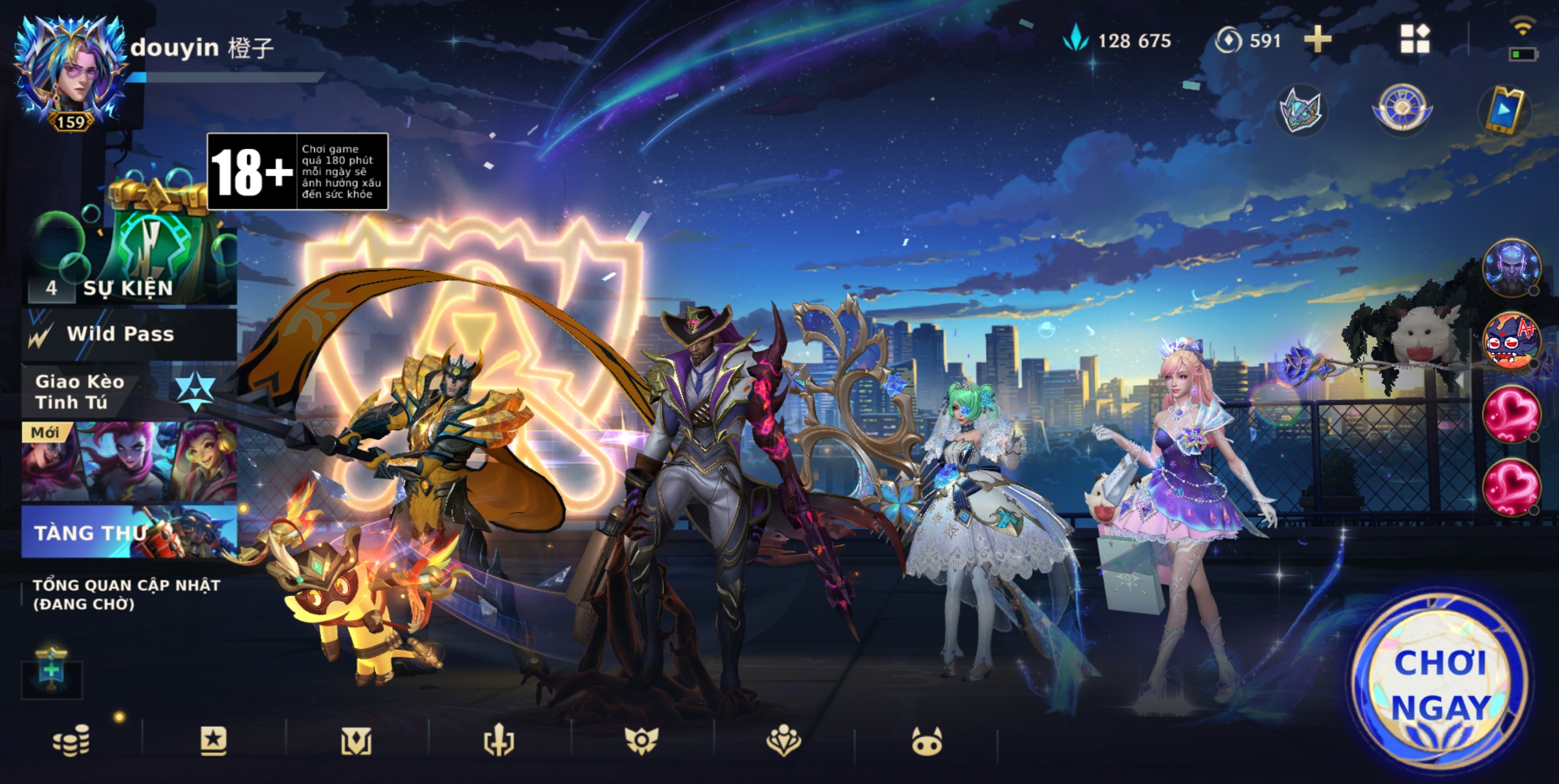The image size is (1559, 784).
Task: Open the coin stack shop
Action: 71,740
